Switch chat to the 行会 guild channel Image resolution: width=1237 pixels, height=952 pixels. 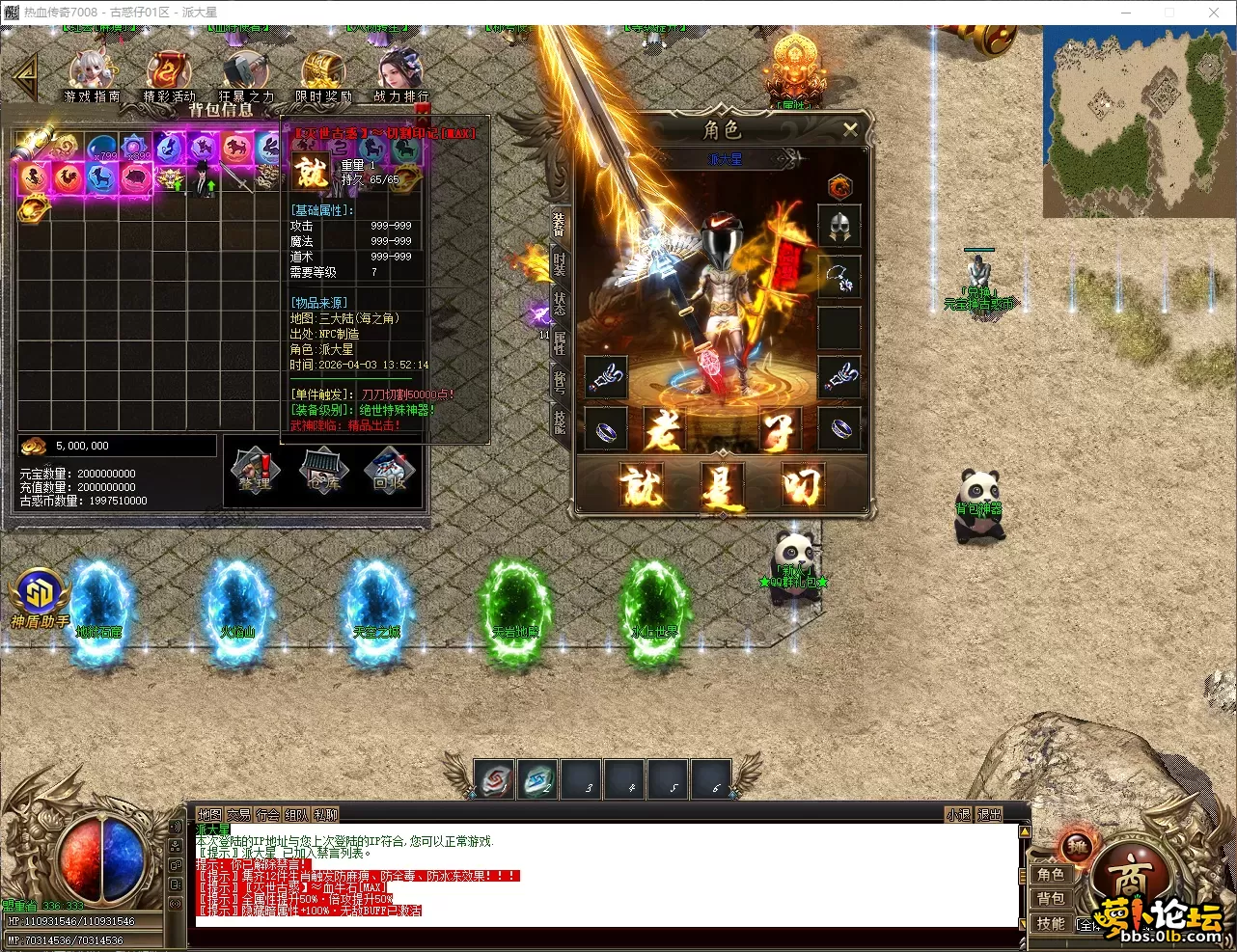tap(267, 815)
